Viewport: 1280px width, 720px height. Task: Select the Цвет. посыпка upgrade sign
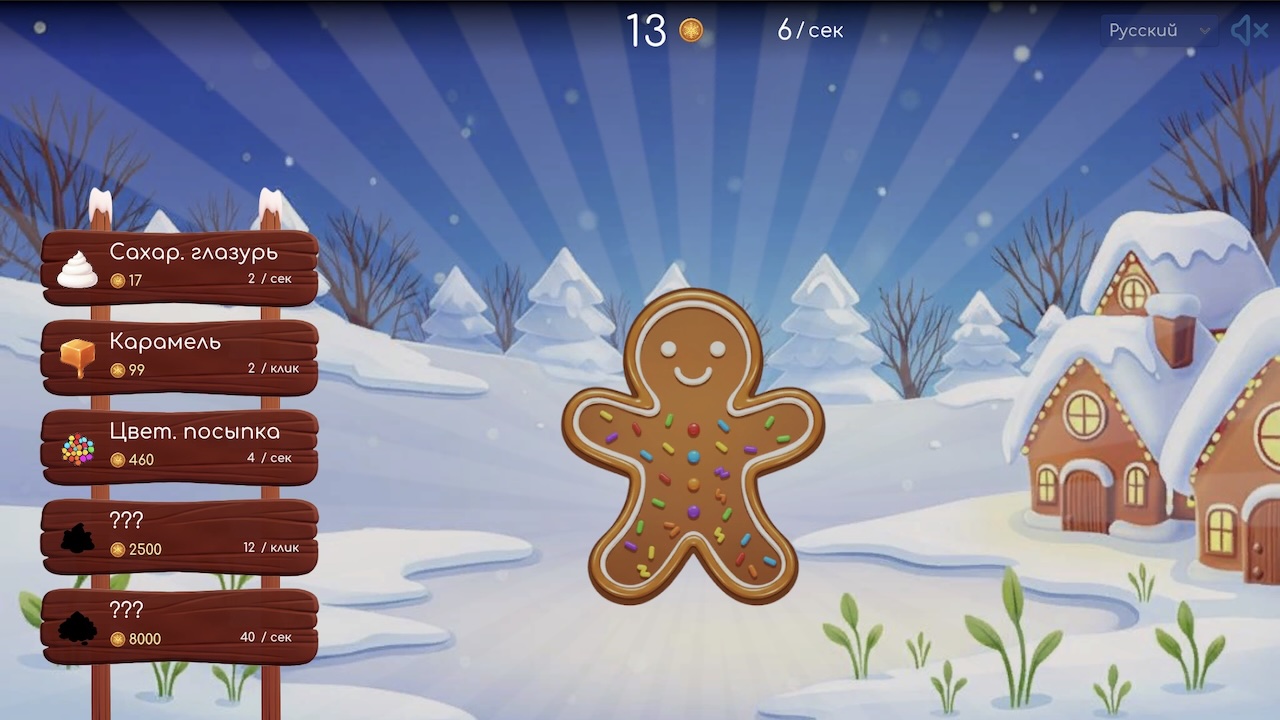coord(190,445)
